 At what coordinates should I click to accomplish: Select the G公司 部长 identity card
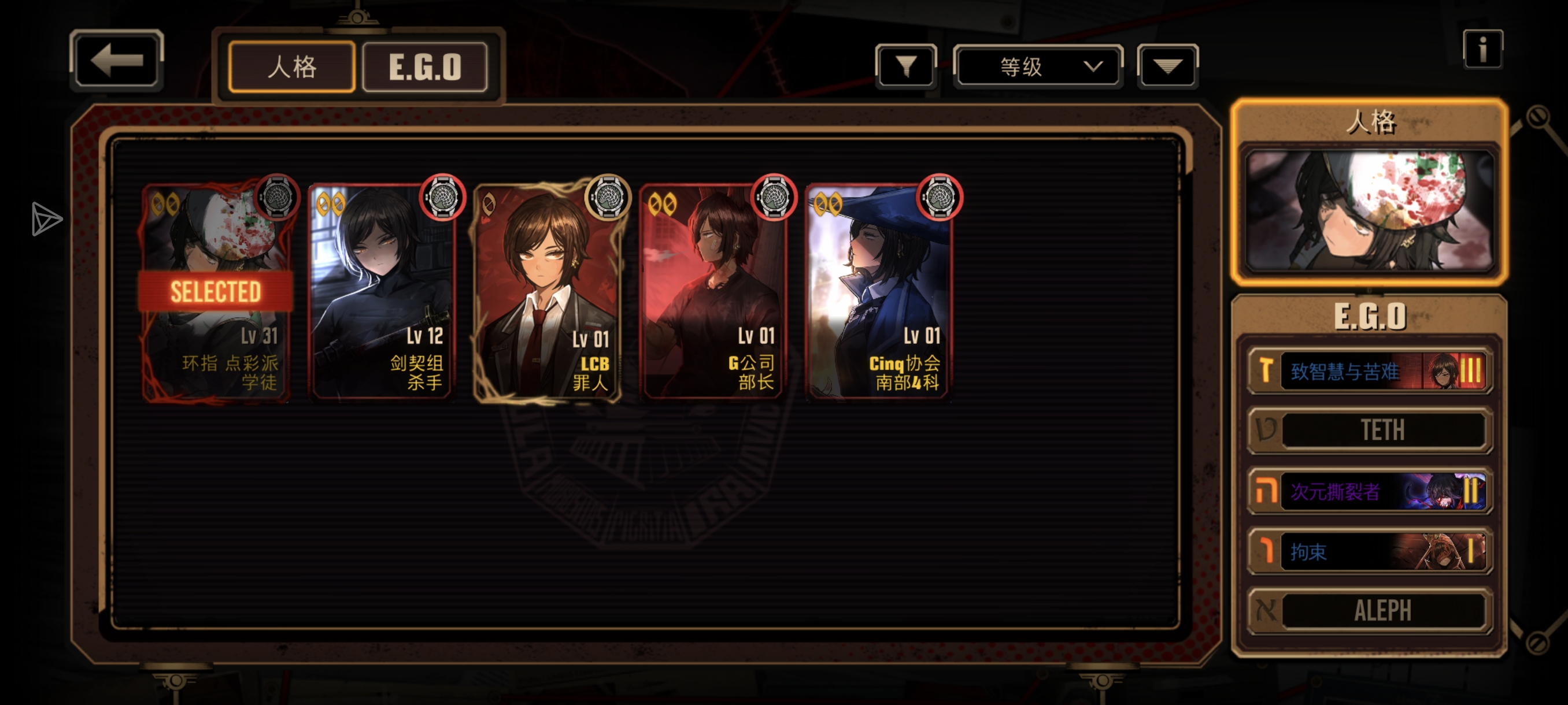point(713,292)
